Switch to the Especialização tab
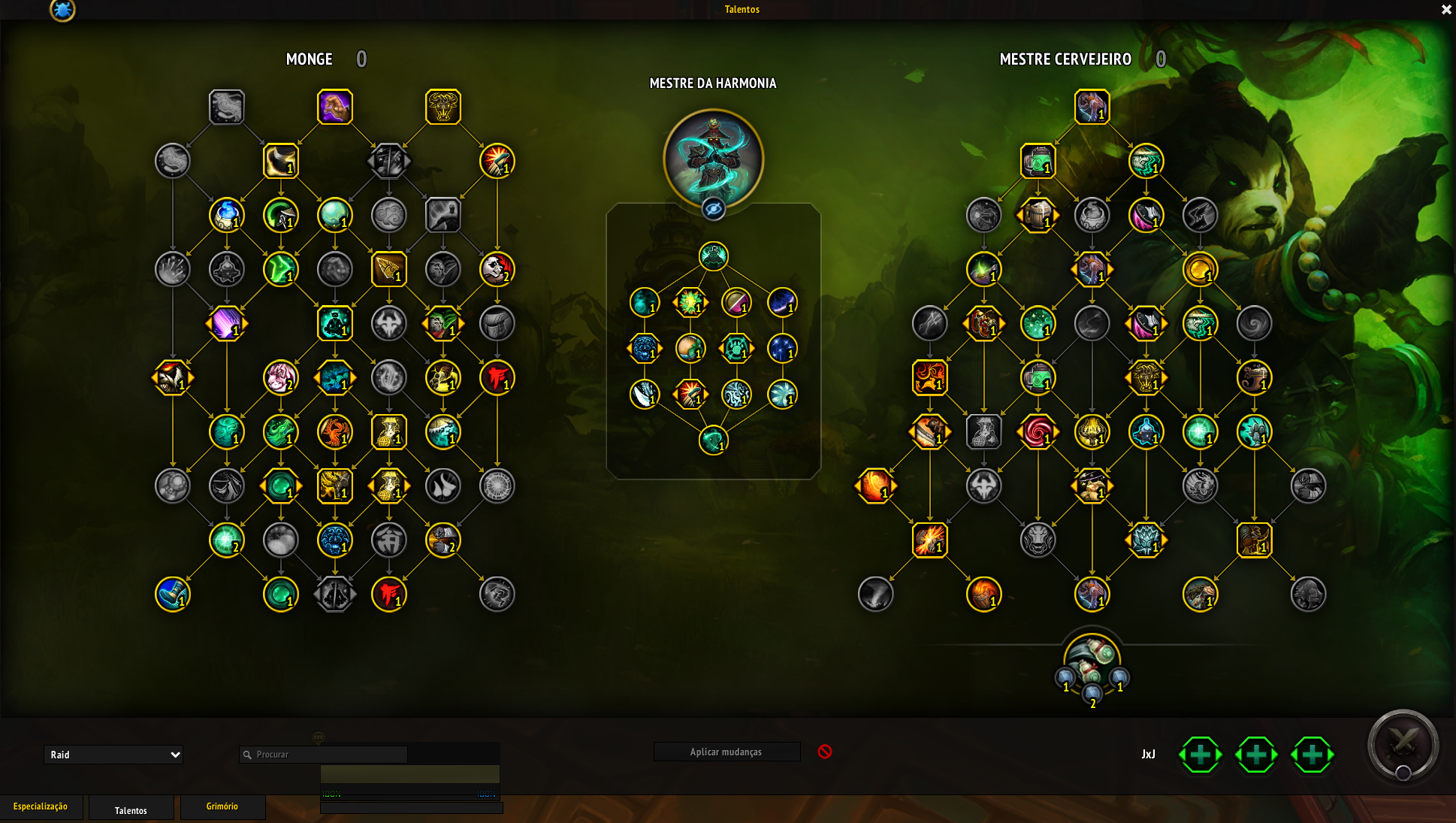Viewport: 1456px width, 823px height. 41,806
